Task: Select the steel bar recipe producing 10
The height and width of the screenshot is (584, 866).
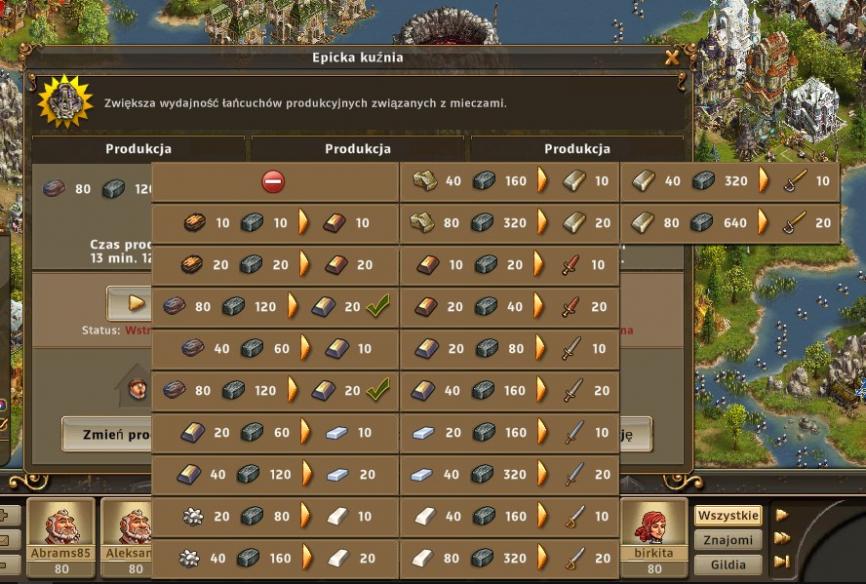Action: tap(274, 432)
